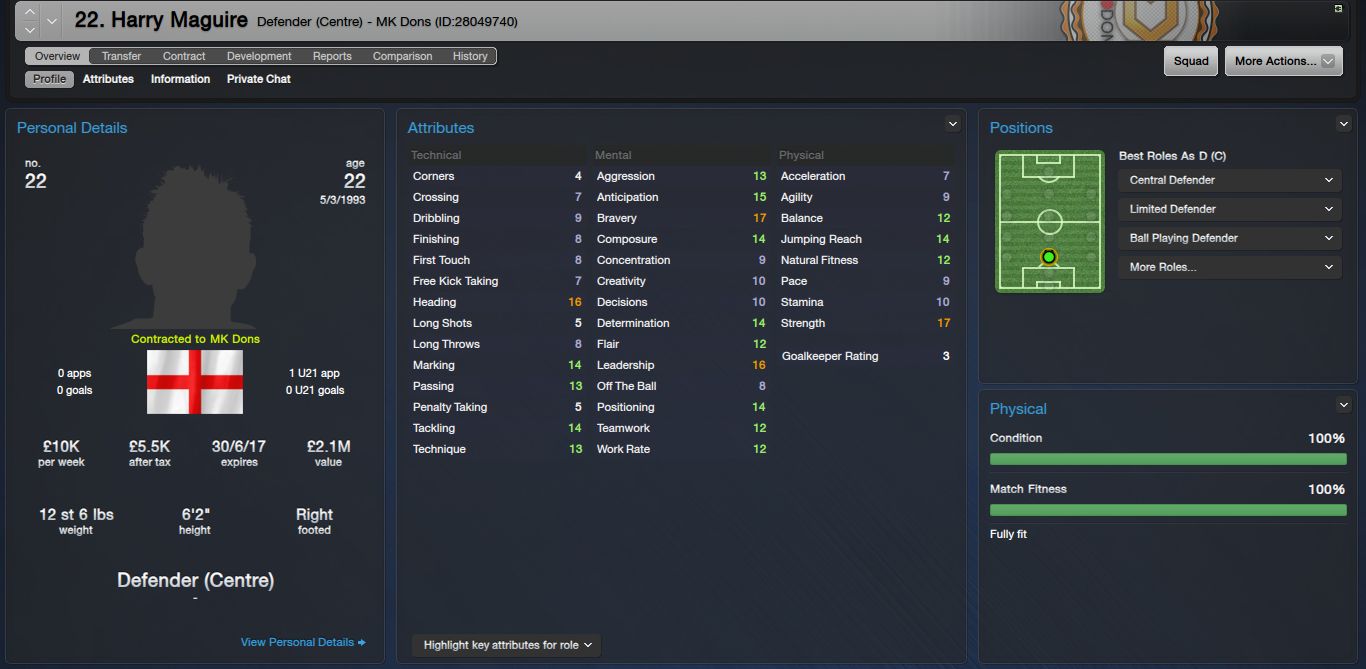The image size is (1366, 669).
Task: Show the Reports tab
Action: [332, 56]
